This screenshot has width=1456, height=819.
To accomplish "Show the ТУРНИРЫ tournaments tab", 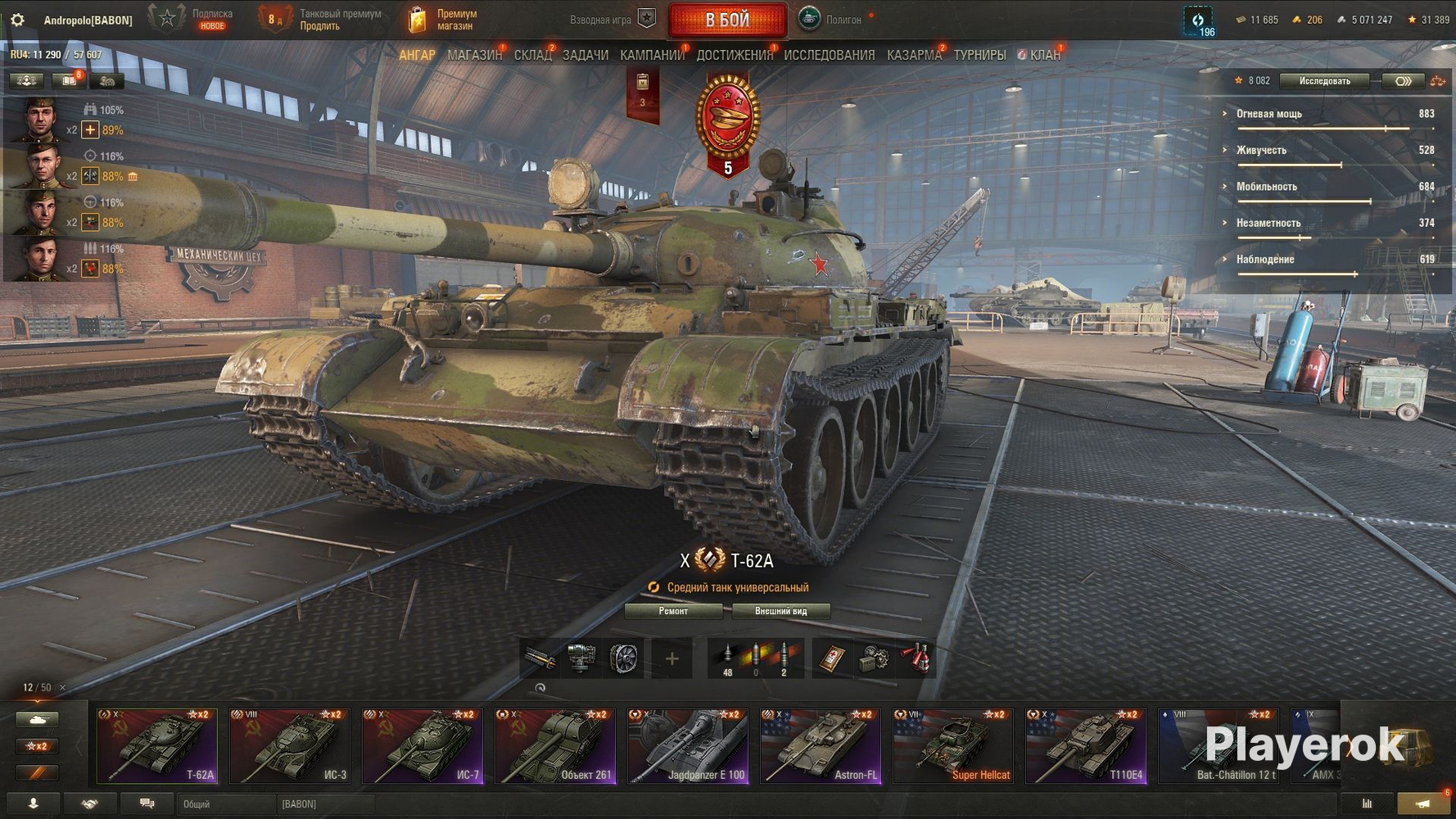I will pos(979,55).
